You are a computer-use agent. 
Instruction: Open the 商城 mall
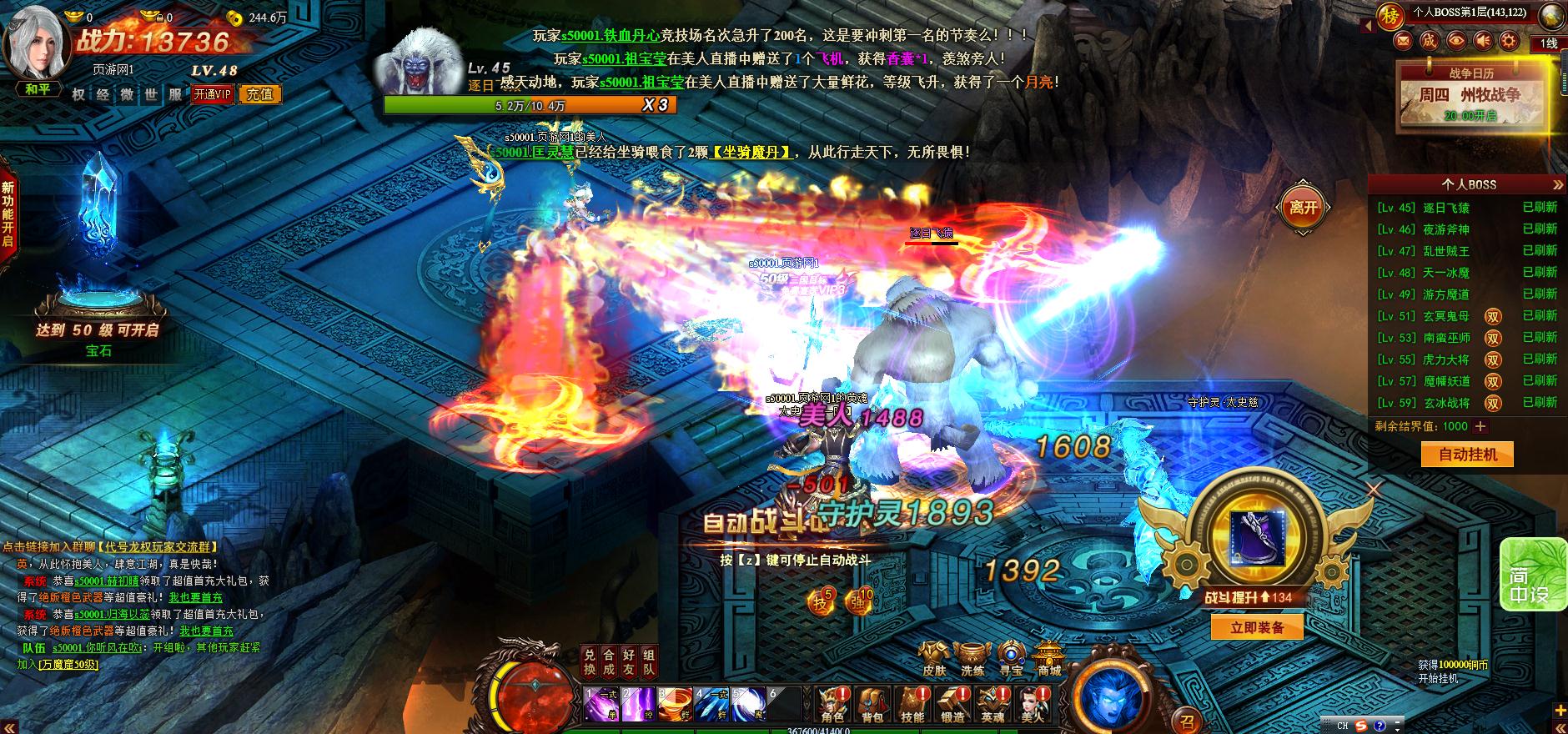tap(1049, 656)
